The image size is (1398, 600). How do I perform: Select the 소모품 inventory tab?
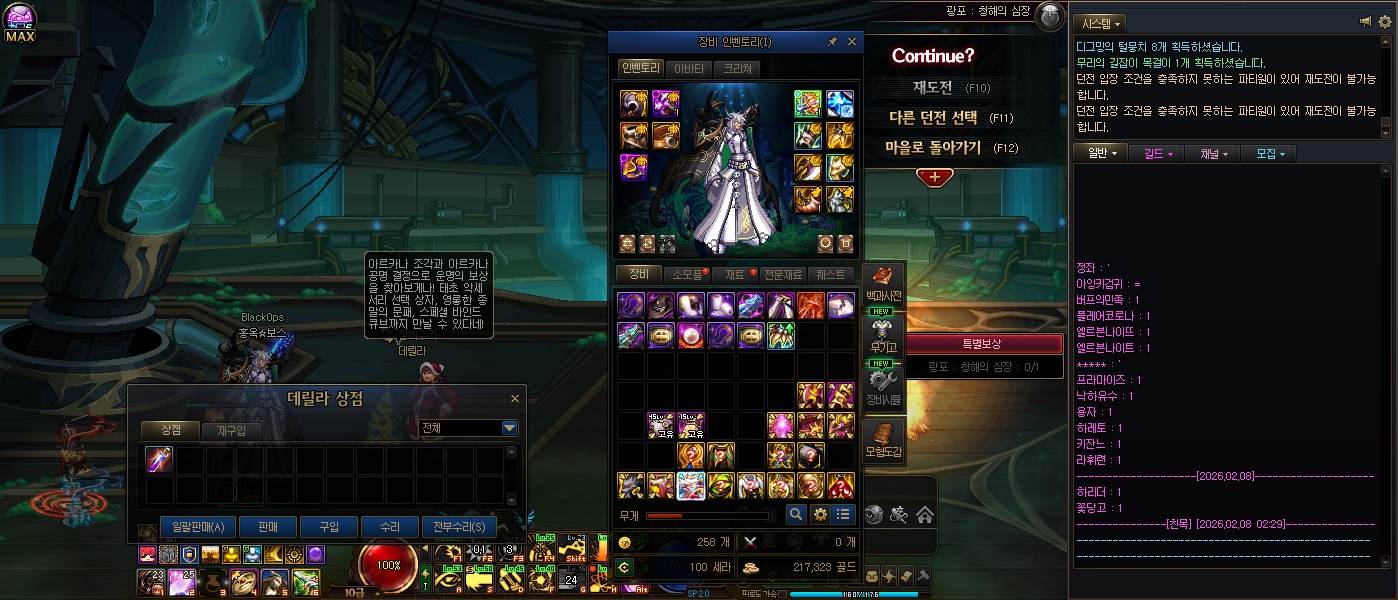click(687, 274)
